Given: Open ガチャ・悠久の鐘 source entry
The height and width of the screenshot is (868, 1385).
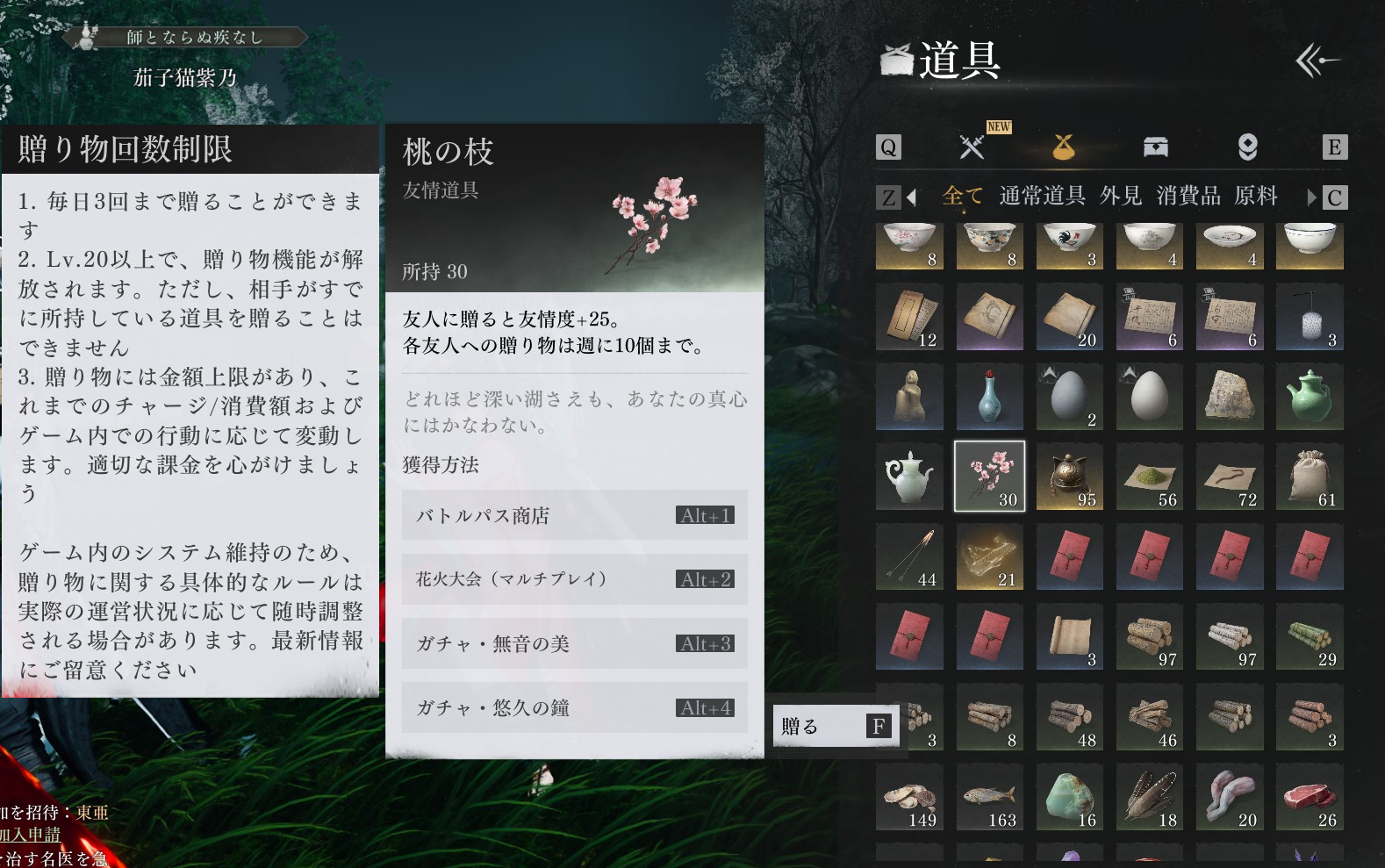Looking at the screenshot, I should point(574,707).
